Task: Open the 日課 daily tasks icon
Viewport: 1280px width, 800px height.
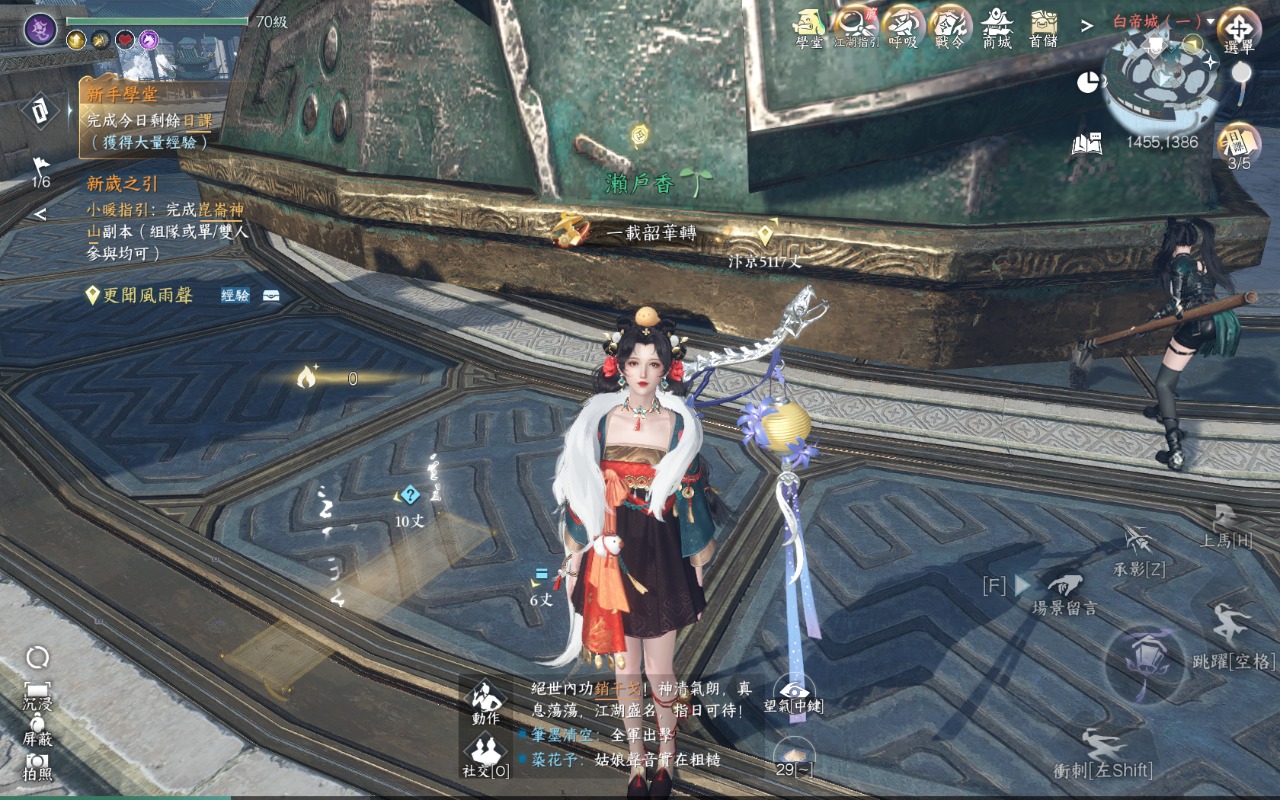Action: point(1238,143)
